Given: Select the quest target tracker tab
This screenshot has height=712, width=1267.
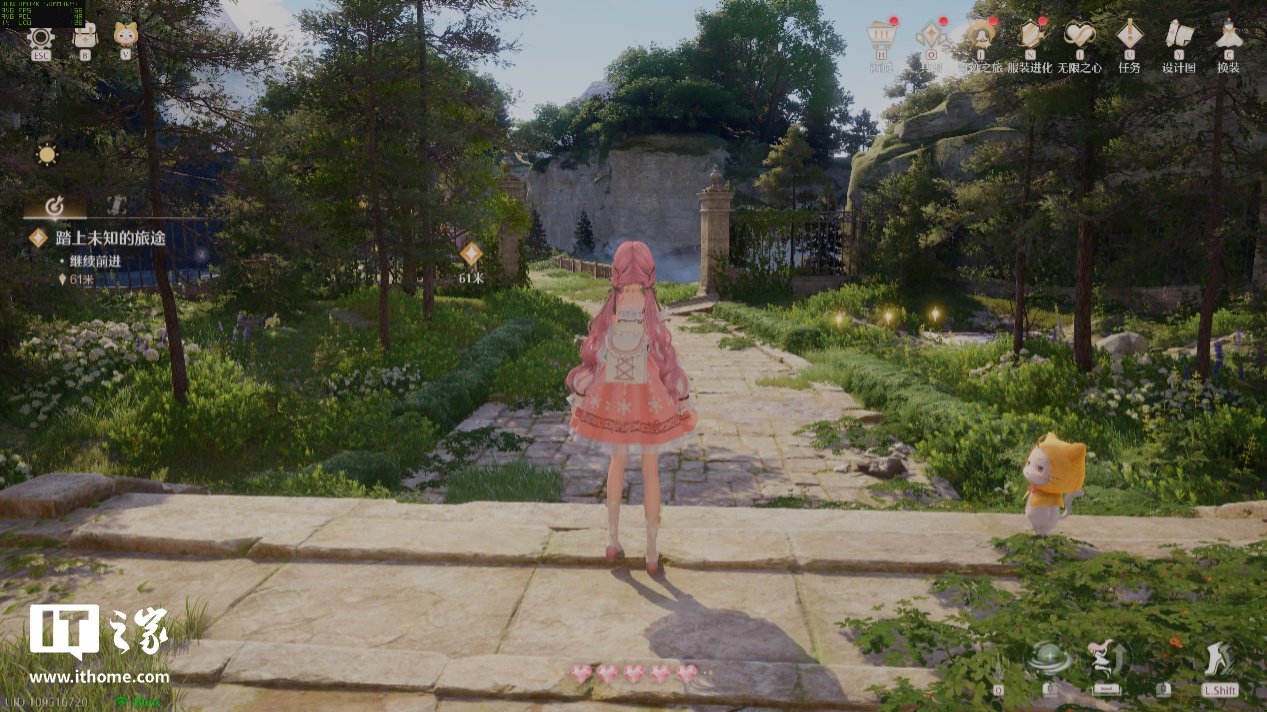Looking at the screenshot, I should (x=56, y=206).
